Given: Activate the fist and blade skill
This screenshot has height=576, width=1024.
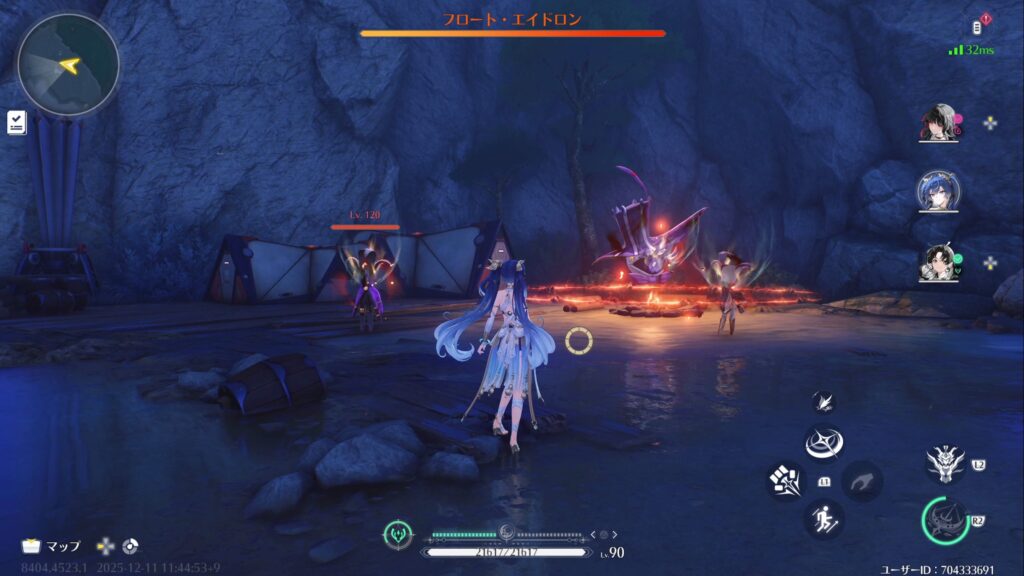Looking at the screenshot, I should pyautogui.click(x=786, y=481).
